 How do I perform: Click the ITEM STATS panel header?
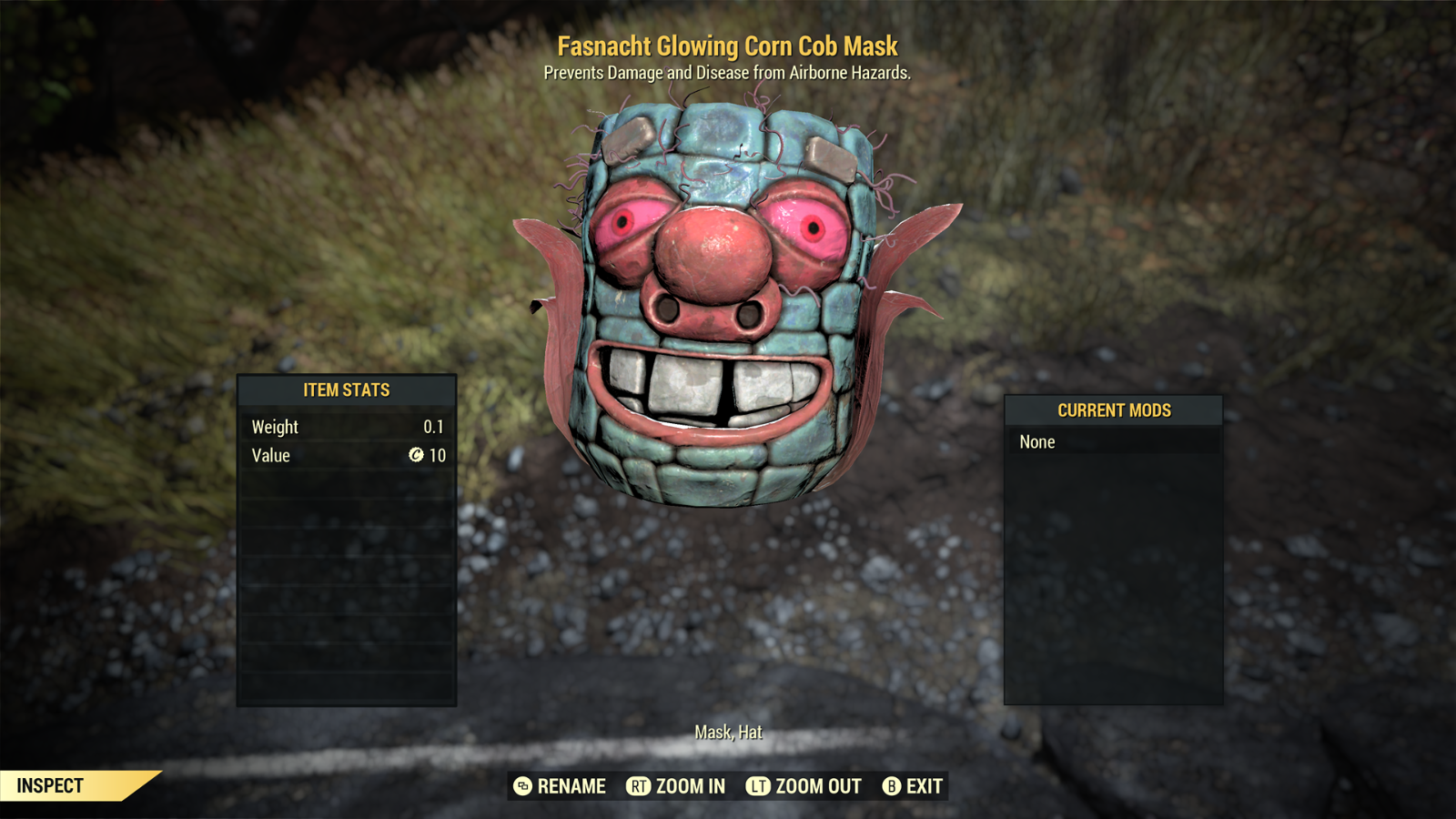point(348,389)
